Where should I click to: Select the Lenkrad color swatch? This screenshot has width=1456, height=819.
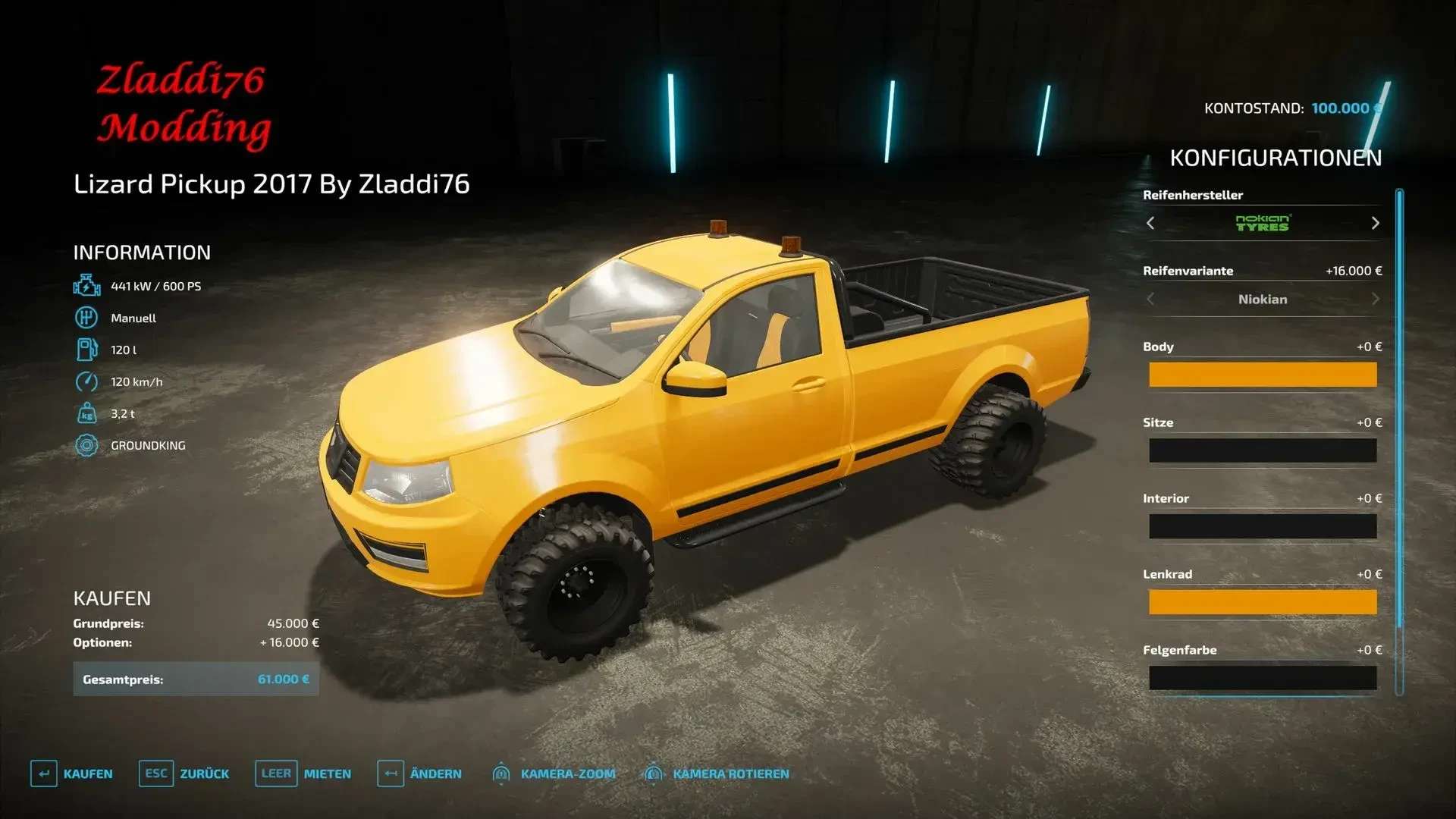[x=1262, y=602]
